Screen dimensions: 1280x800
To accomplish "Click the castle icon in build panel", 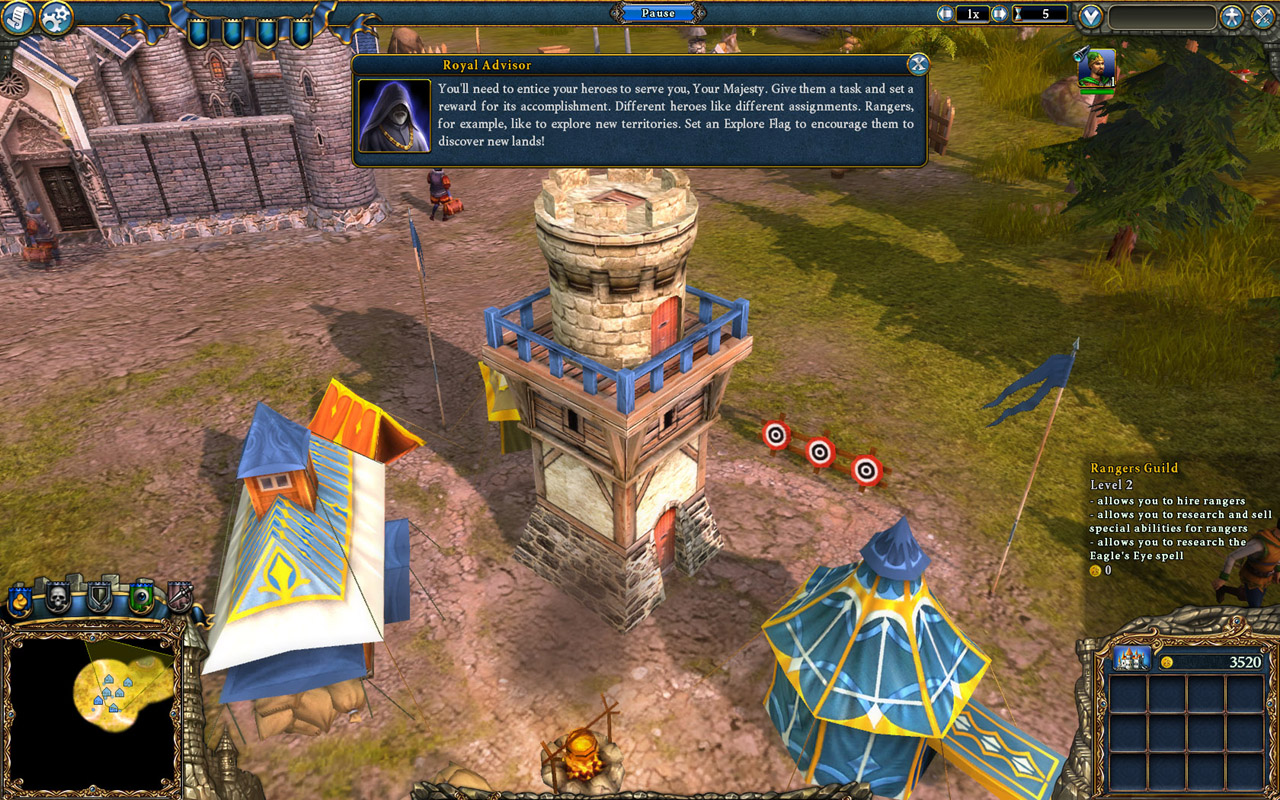I will pyautogui.click(x=1131, y=659).
